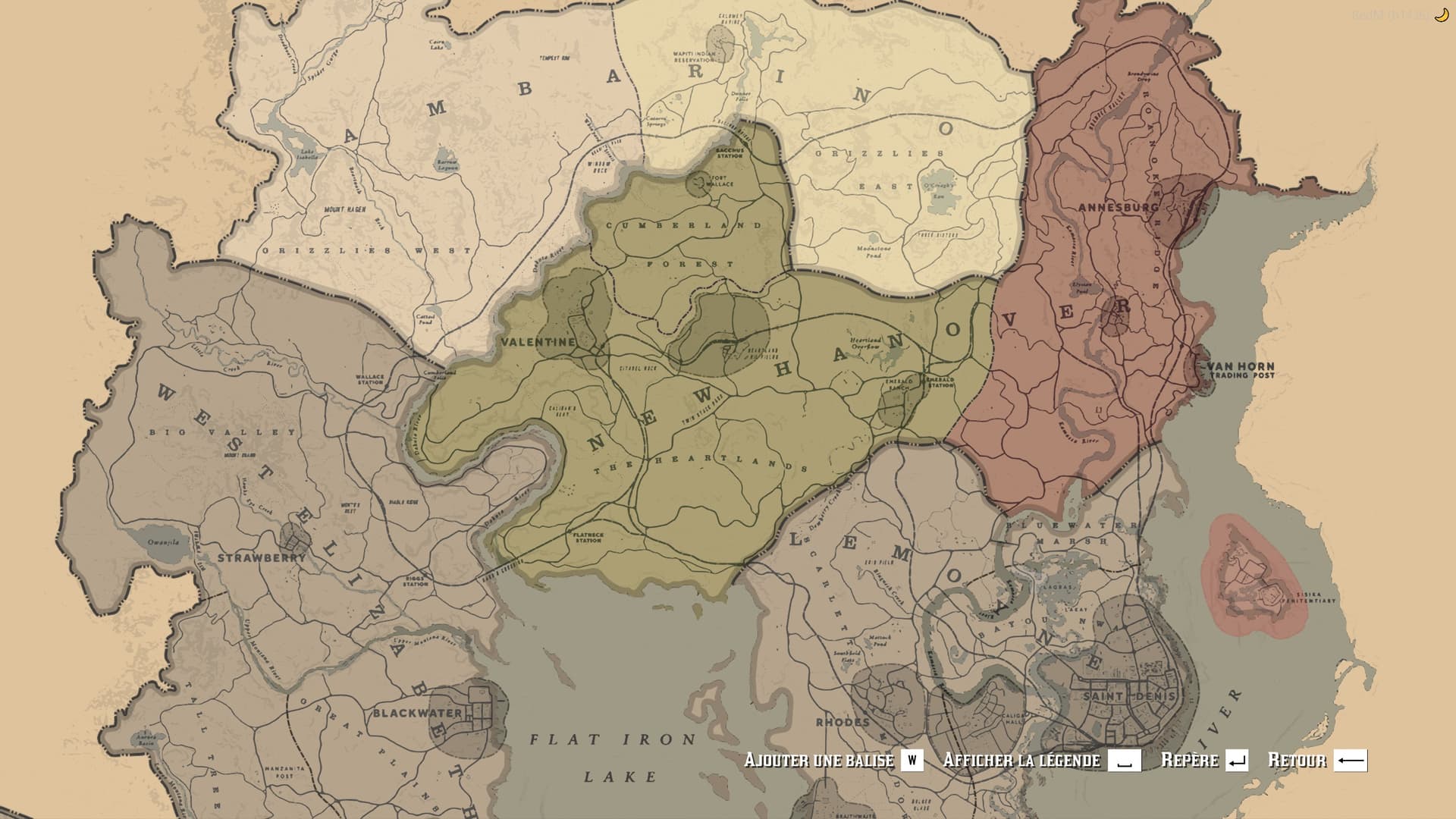Click Flat Iron Lake on the map

point(610,751)
